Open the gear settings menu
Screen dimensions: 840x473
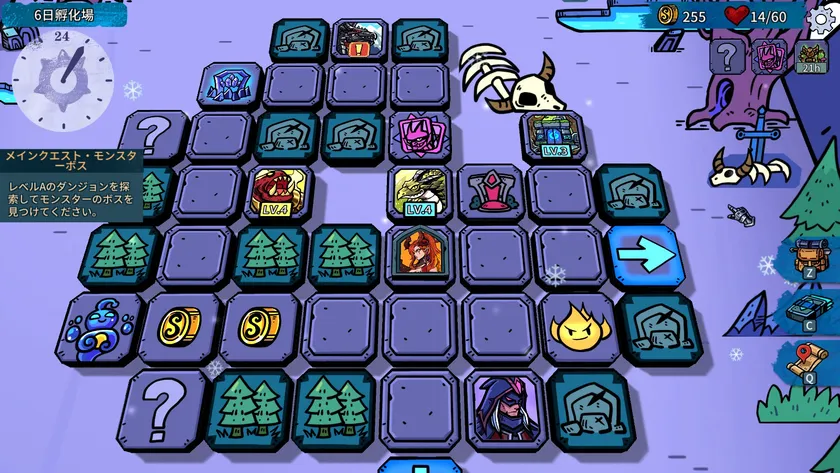[x=822, y=17]
